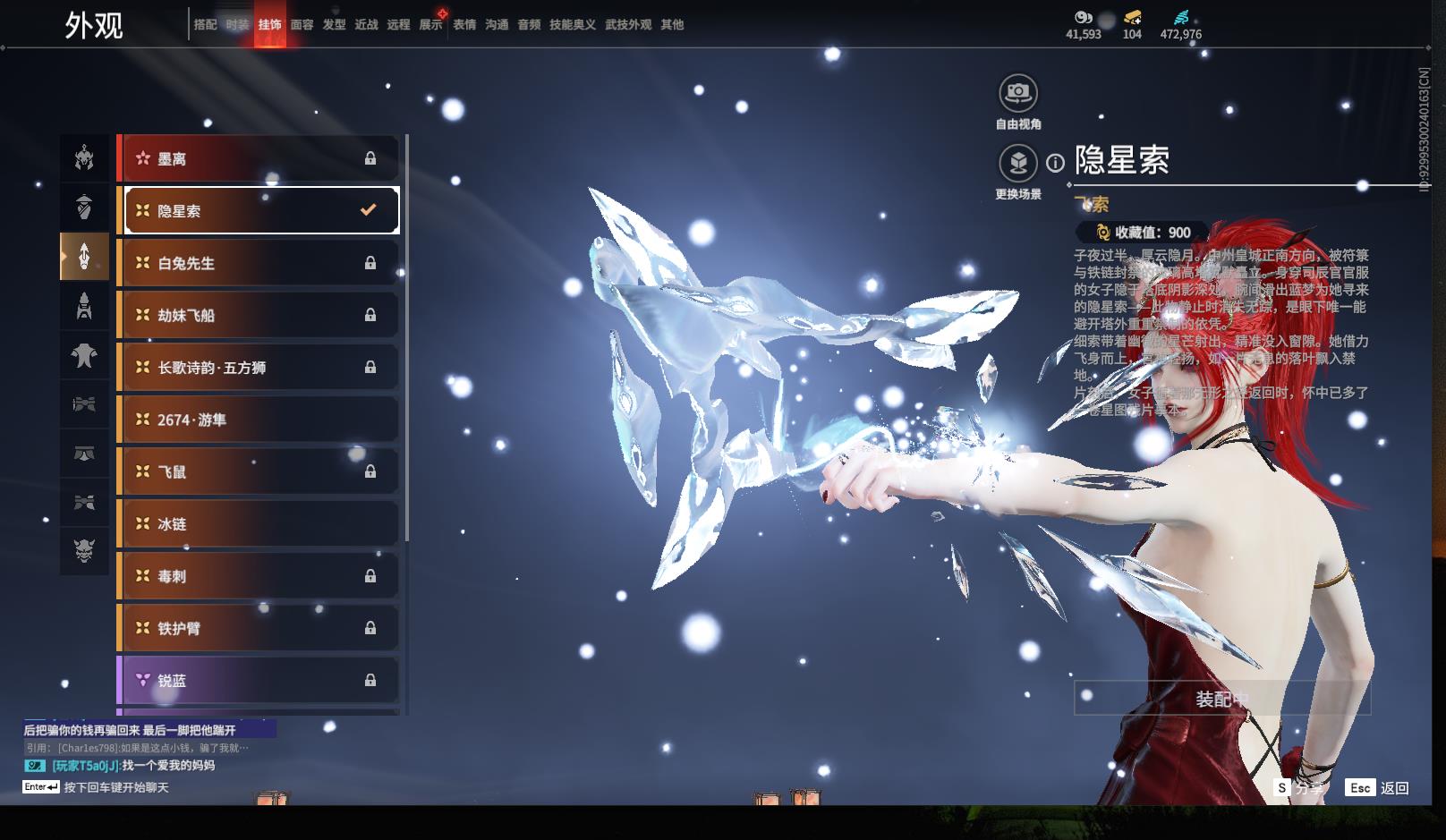This screenshot has width=1446, height=840.
Task: Select the 发型 tab
Action: coord(334,25)
